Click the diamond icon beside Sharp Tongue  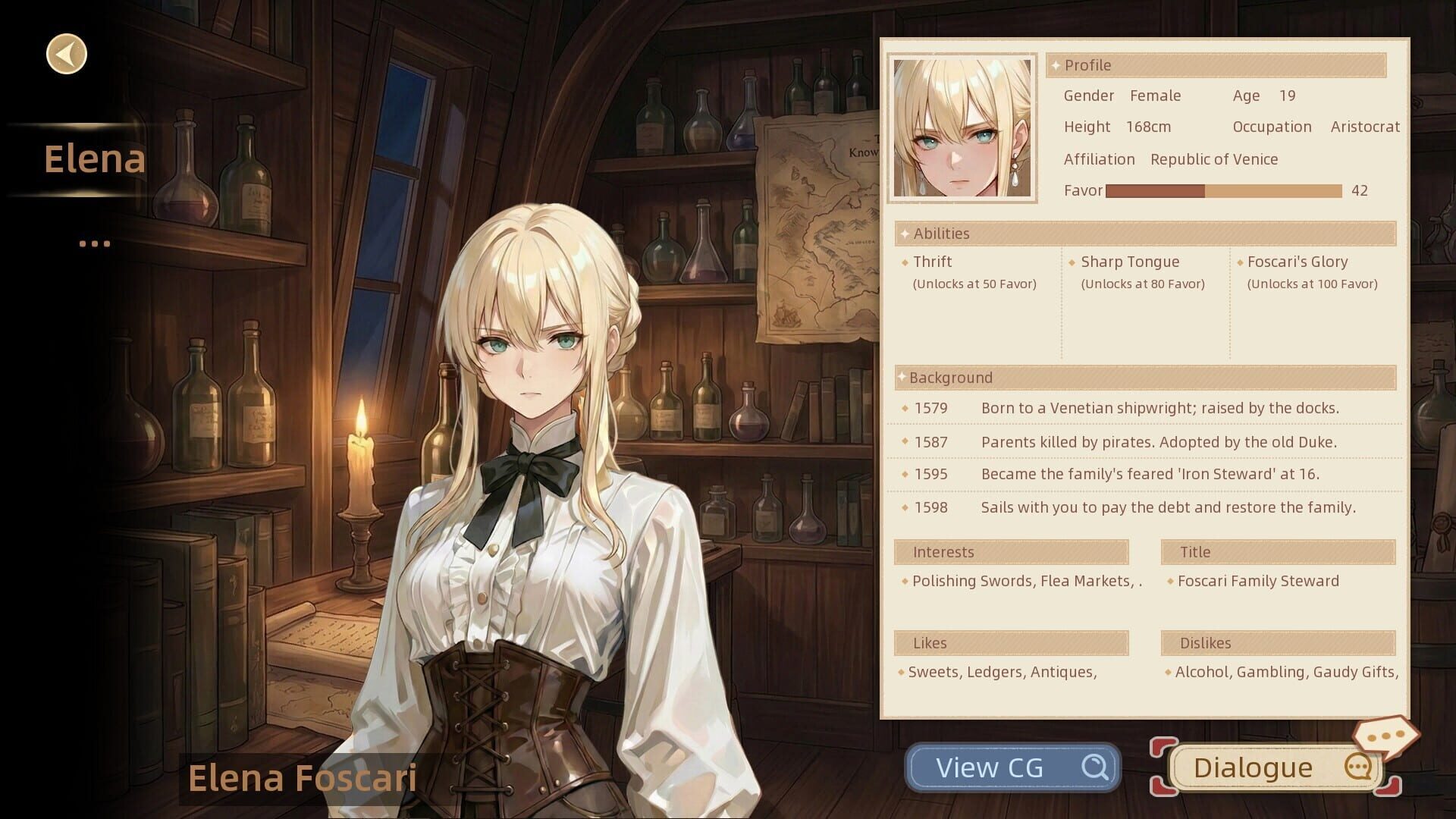(x=1072, y=262)
